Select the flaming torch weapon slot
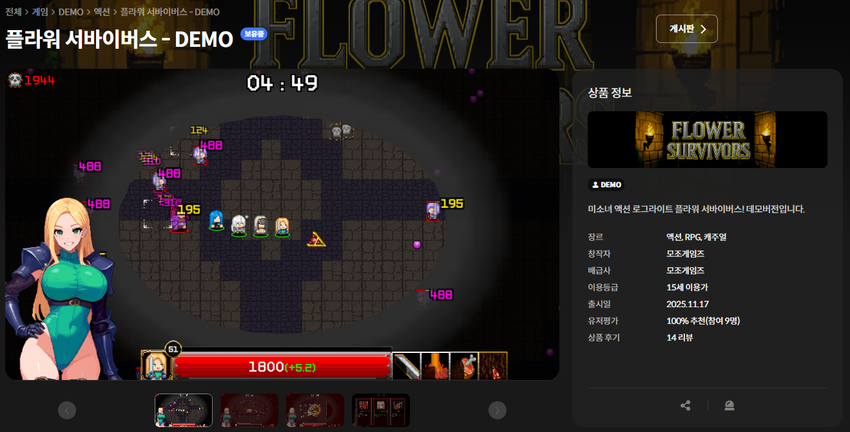850x432 pixels. tap(435, 366)
